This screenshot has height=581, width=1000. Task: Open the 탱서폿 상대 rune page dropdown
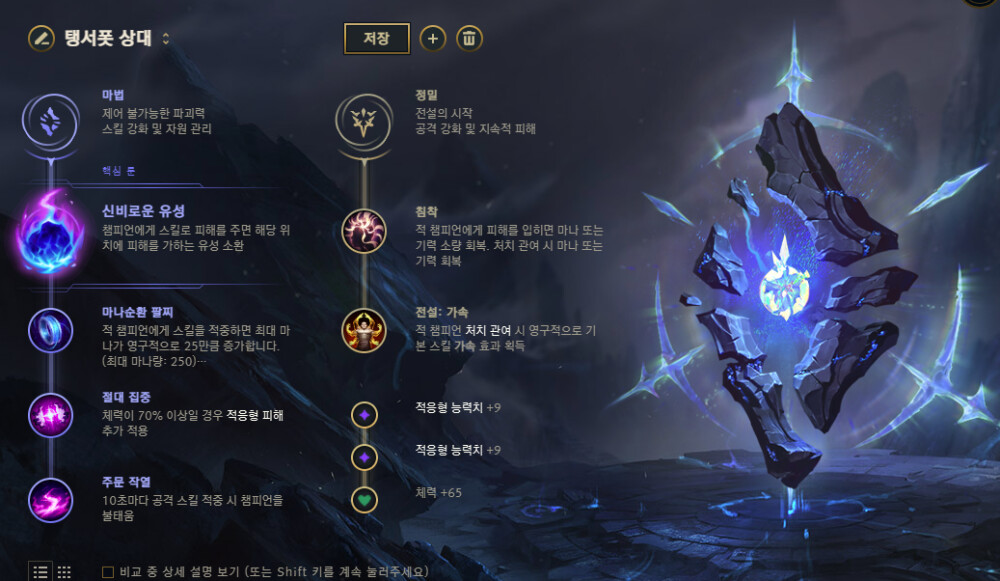(166, 39)
